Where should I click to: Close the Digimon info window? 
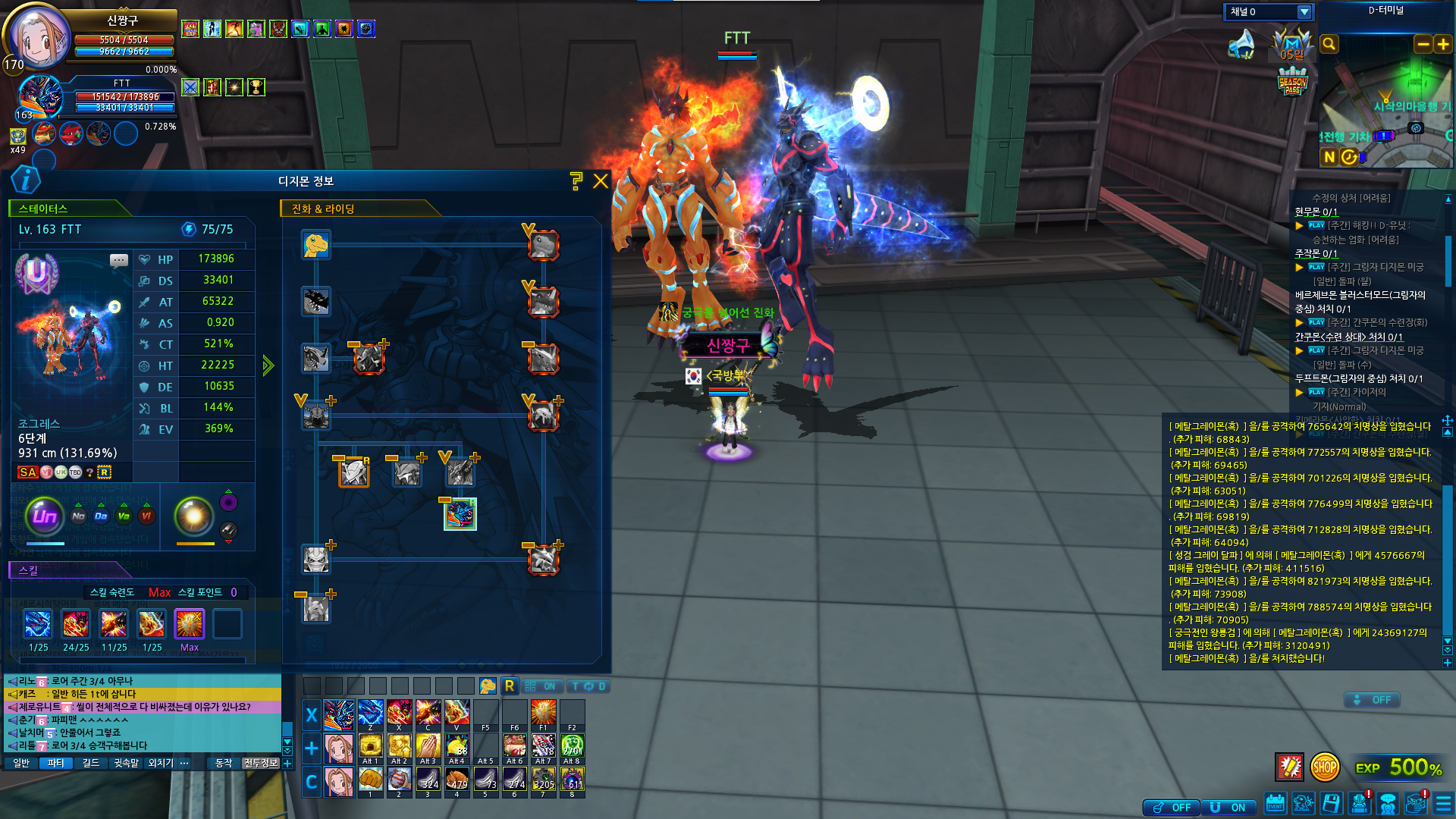601,180
